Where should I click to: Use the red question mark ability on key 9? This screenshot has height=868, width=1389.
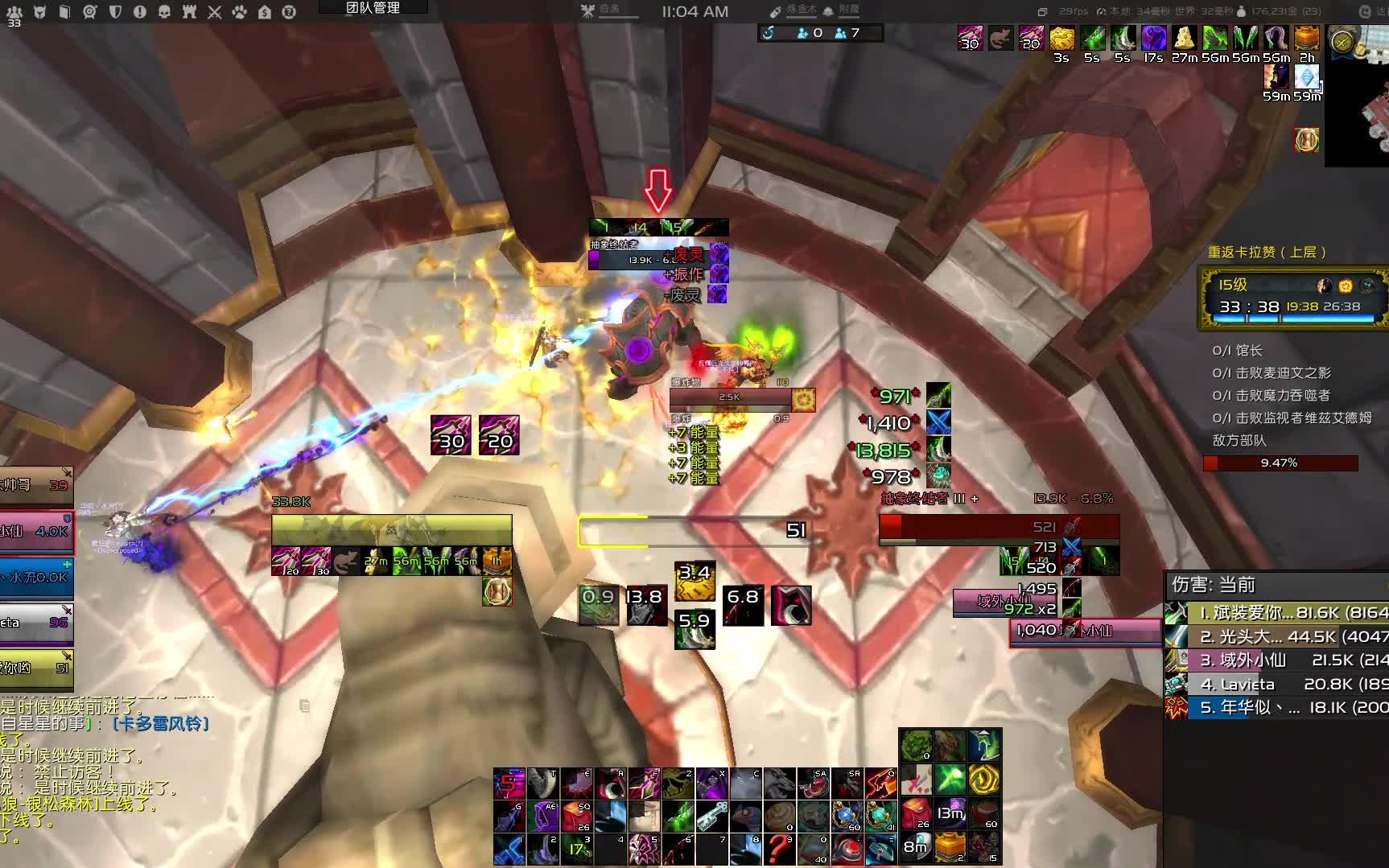[779, 849]
